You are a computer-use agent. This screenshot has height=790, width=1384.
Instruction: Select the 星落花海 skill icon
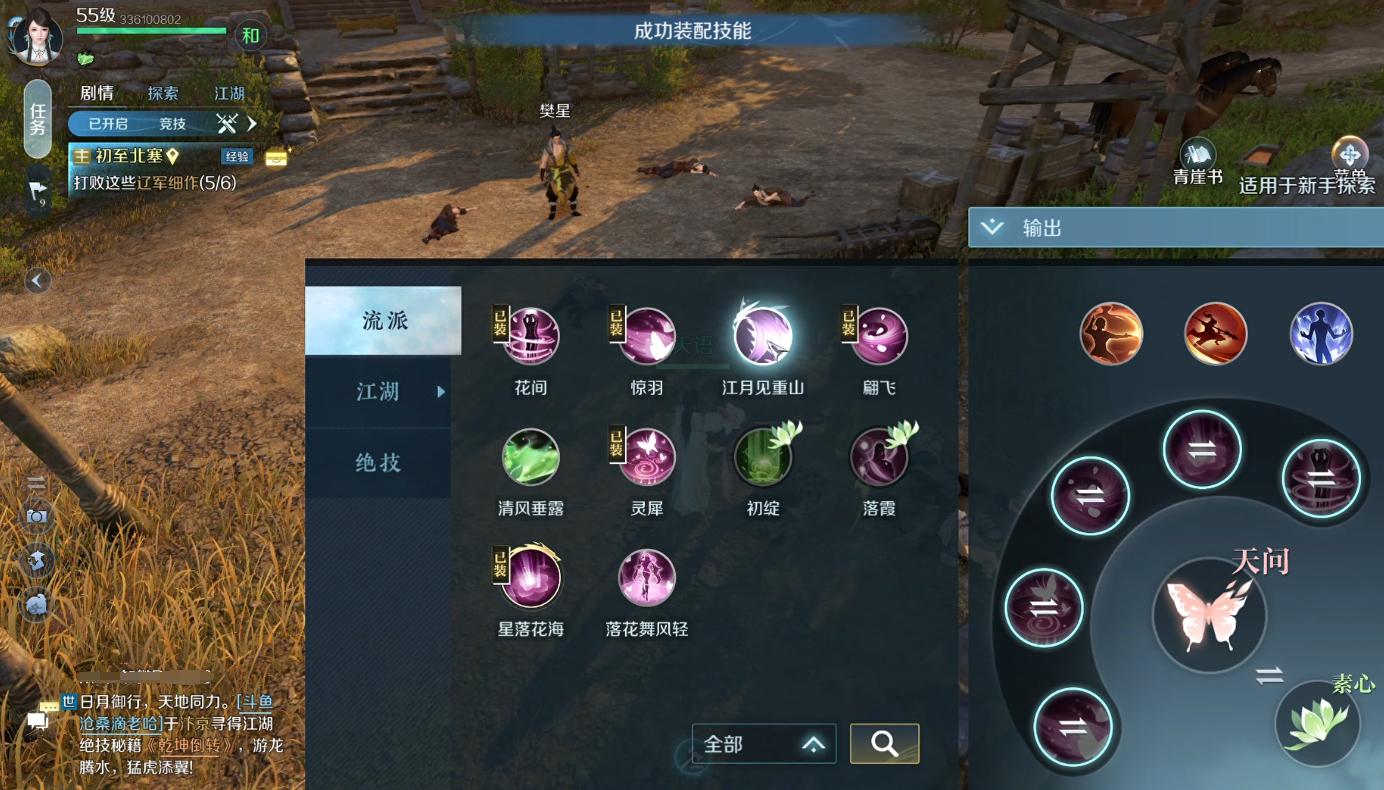click(530, 577)
